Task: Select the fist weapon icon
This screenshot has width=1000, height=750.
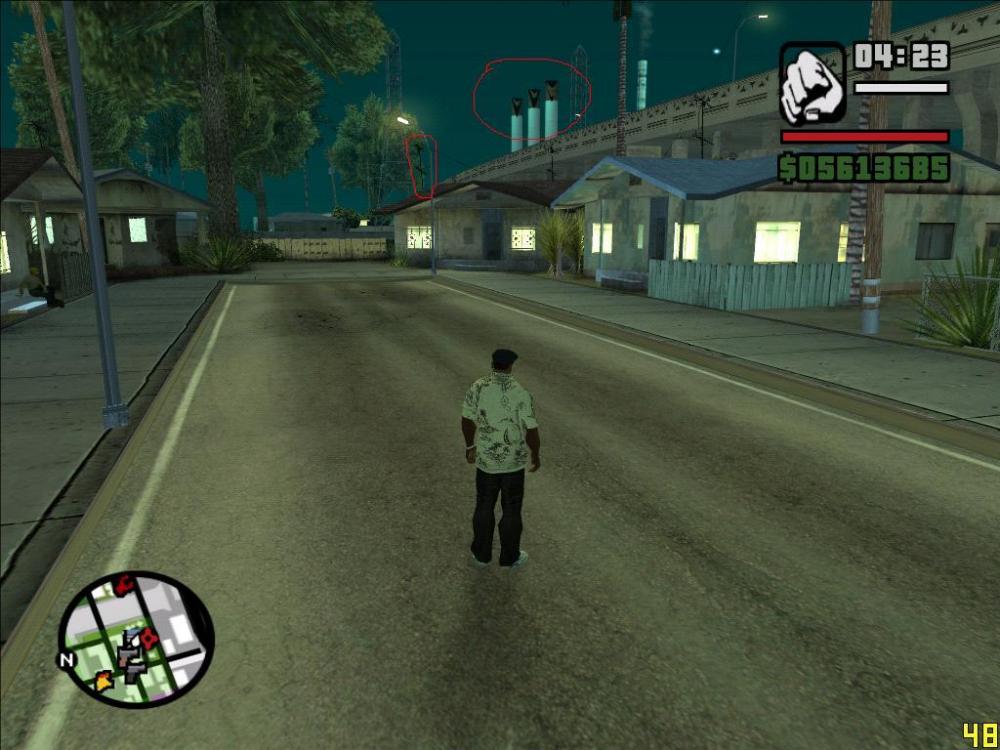Action: click(x=812, y=83)
